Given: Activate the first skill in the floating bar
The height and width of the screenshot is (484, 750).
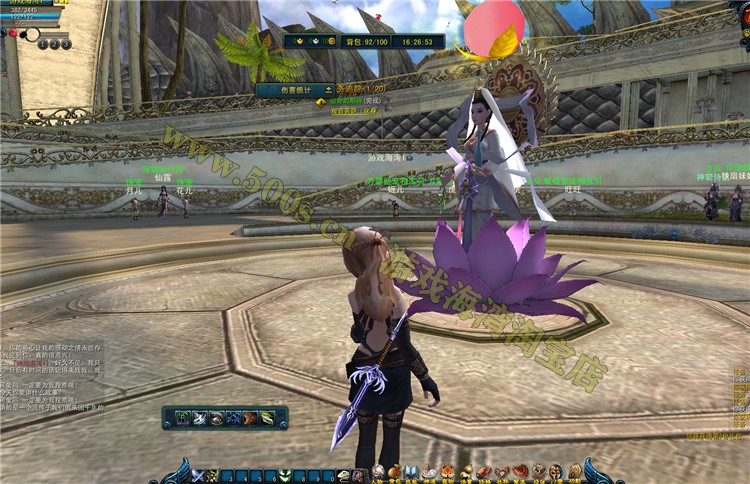Looking at the screenshot, I should (183, 418).
